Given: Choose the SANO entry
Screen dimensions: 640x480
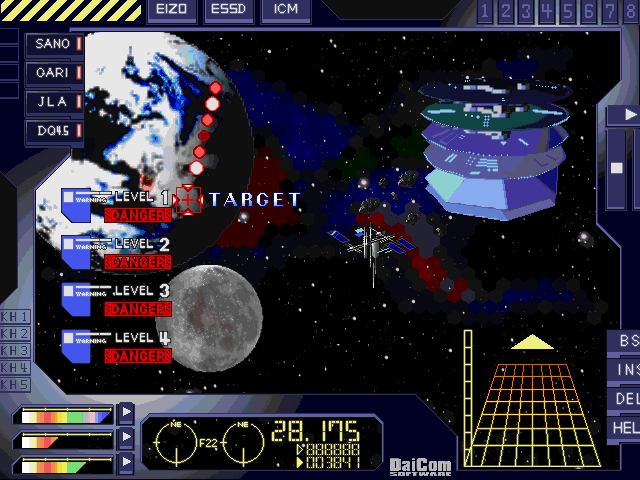Looking at the screenshot, I should (54, 44).
